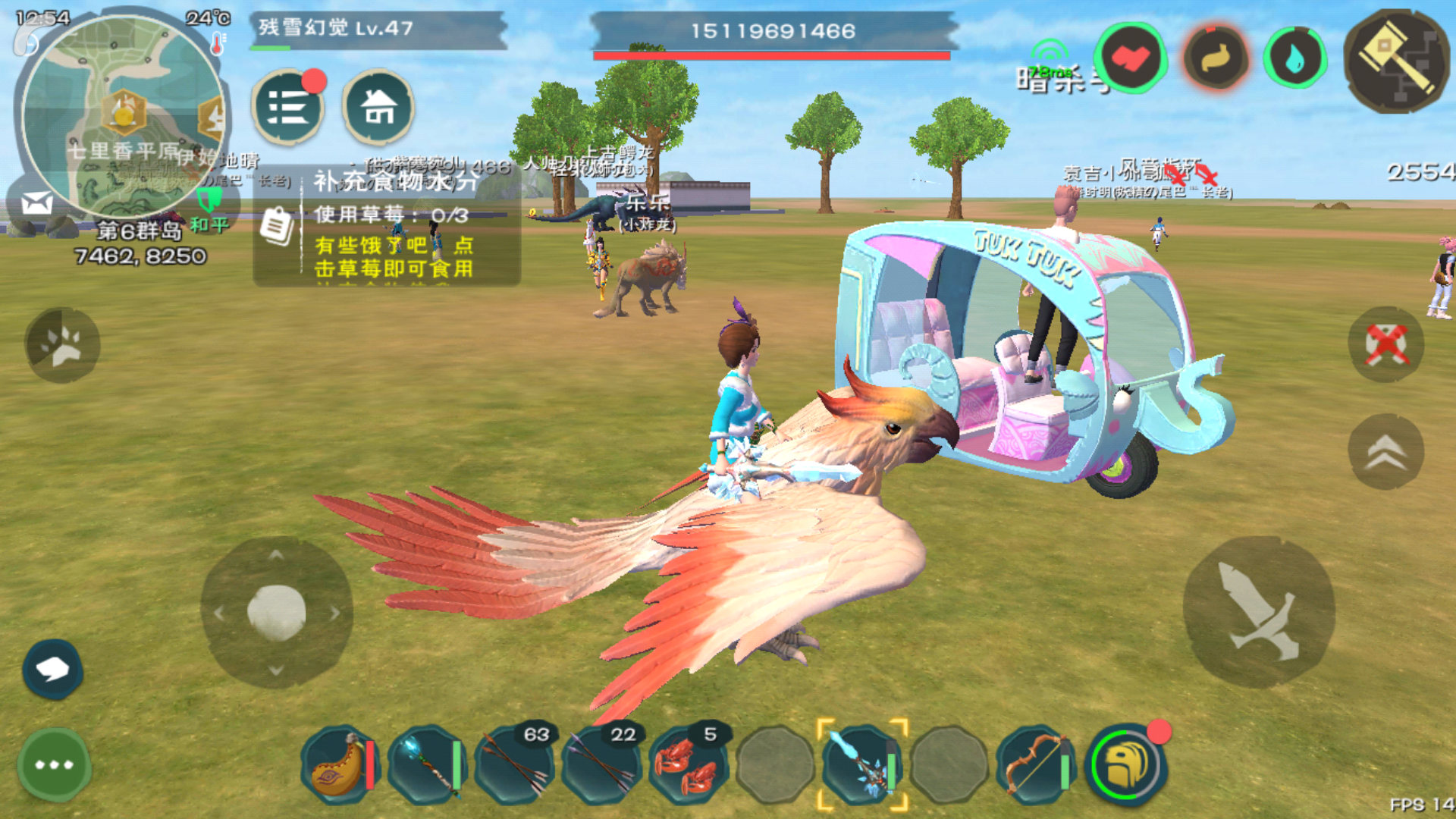The height and width of the screenshot is (819, 1456).
Task: Select the 22 purple arrows slot
Action: (602, 764)
